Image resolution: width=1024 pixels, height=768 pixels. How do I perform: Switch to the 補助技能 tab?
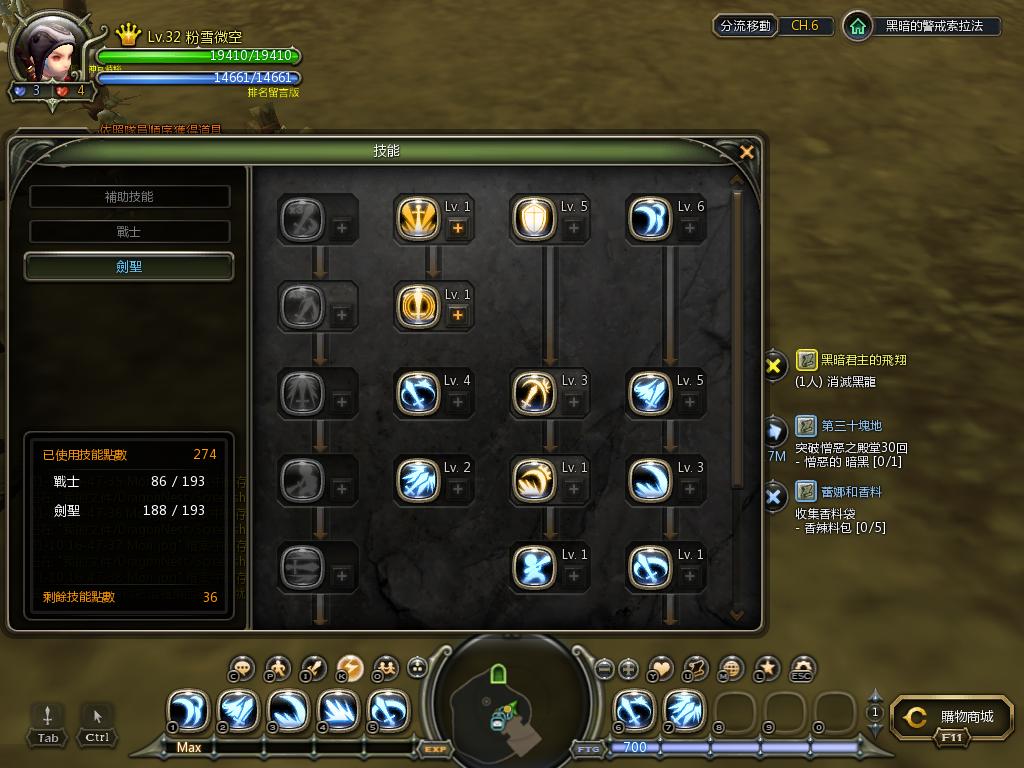coord(129,197)
